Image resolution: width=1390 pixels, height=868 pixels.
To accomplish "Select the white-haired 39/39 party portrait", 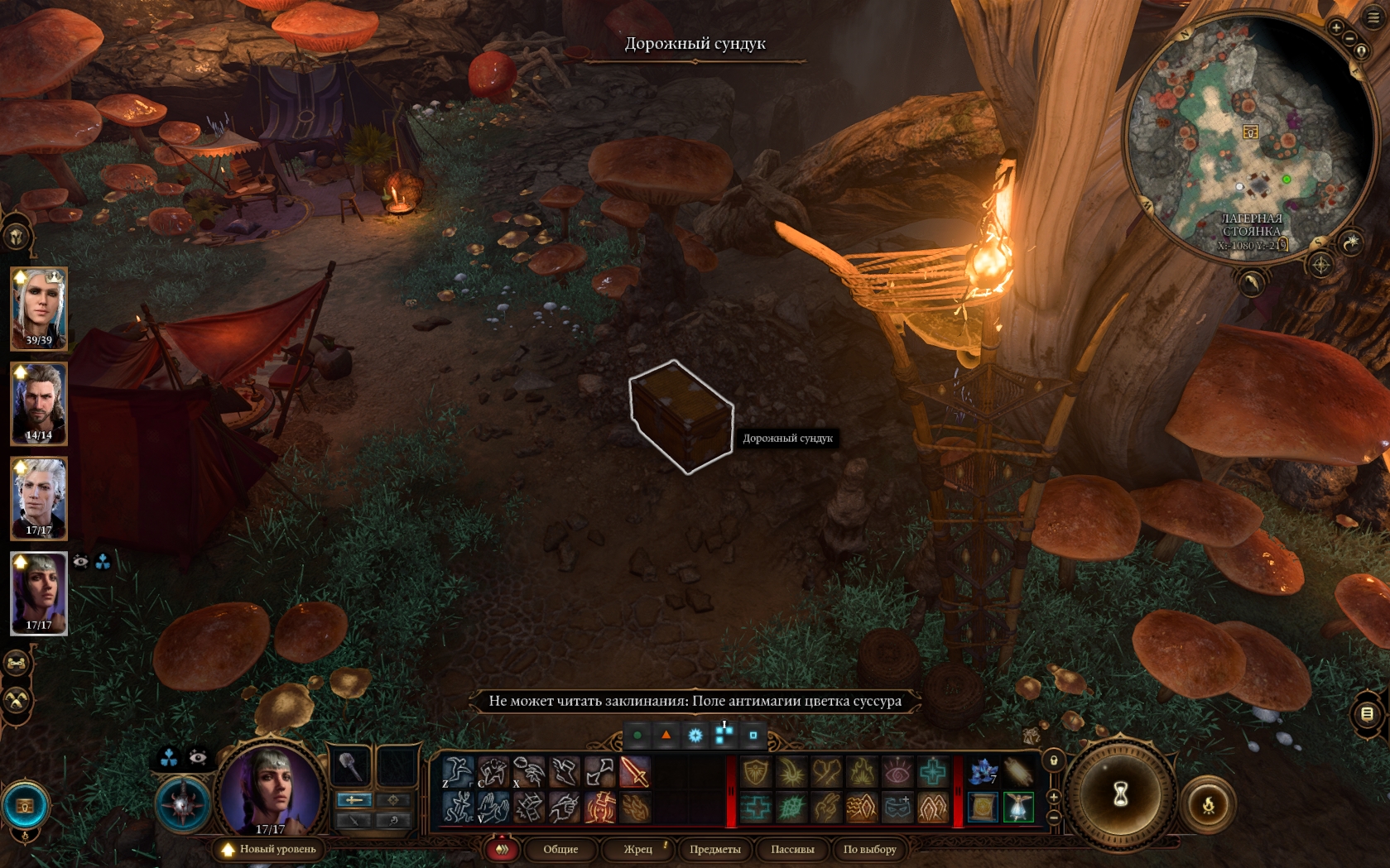I will tap(38, 308).
